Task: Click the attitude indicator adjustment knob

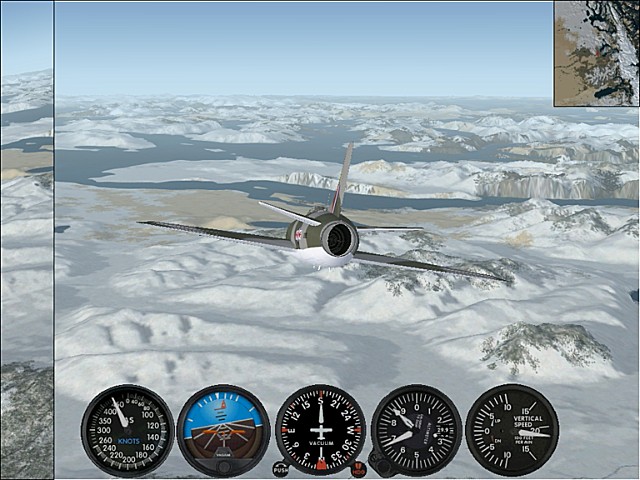Action: click(x=223, y=465)
